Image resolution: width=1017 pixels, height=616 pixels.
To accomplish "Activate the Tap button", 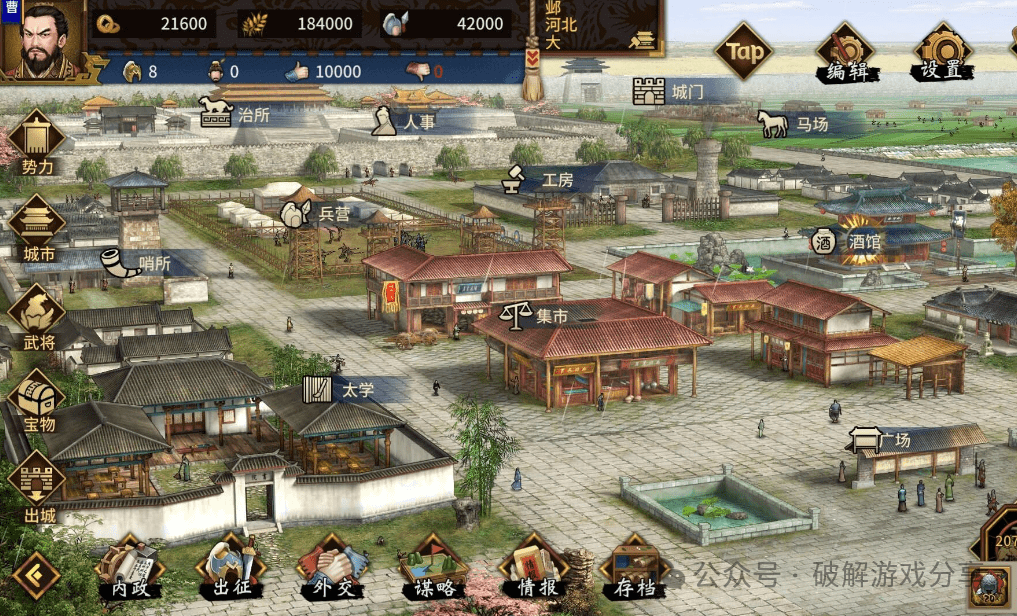I will tap(745, 52).
